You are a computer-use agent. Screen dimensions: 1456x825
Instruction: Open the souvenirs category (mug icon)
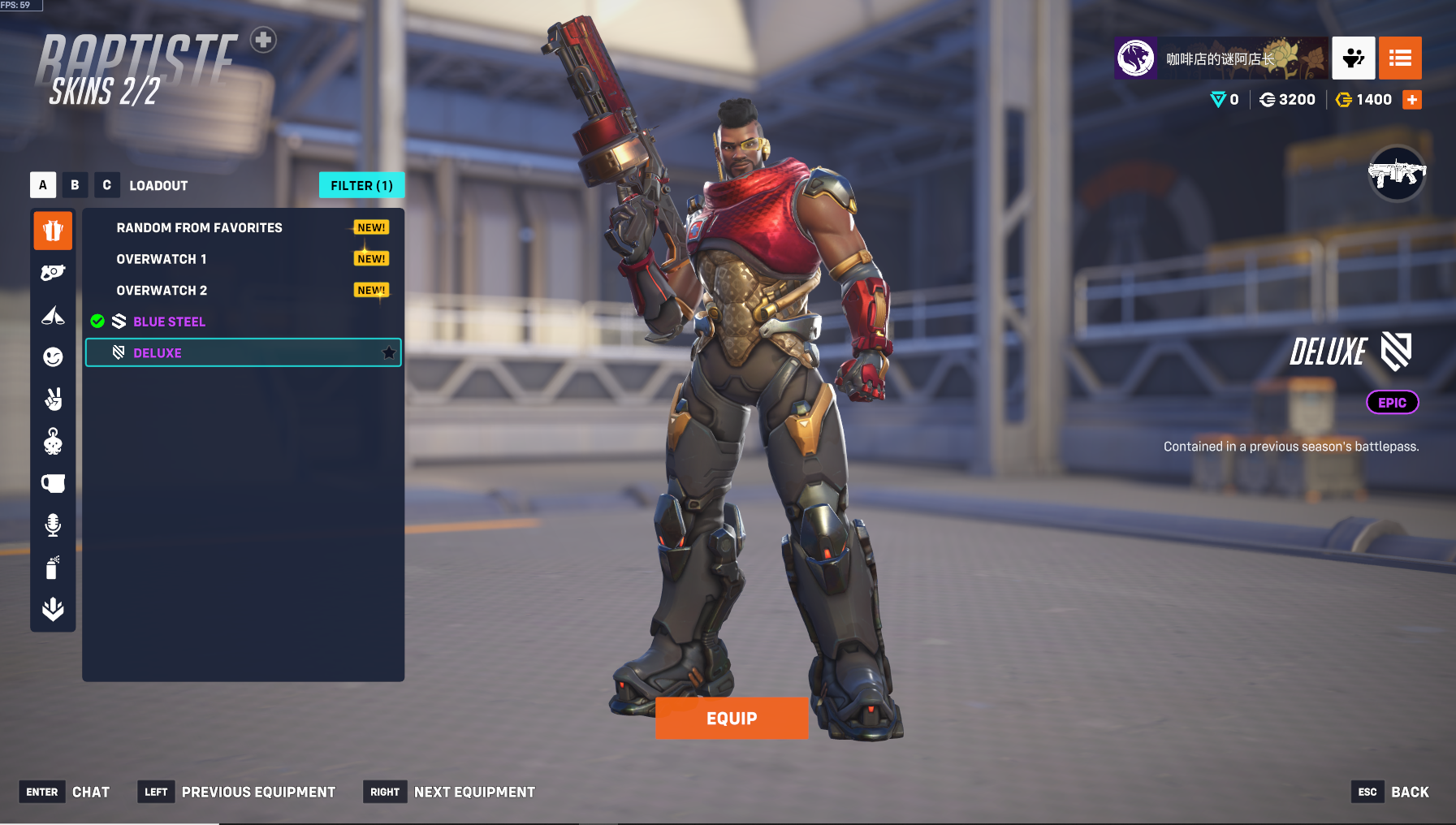[x=53, y=483]
